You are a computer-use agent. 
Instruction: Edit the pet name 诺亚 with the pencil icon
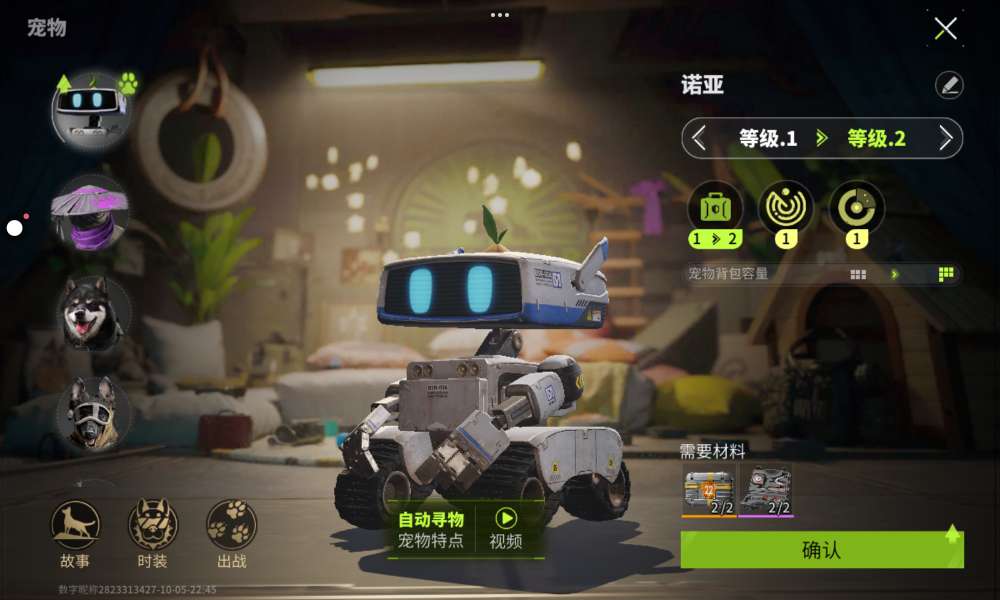949,85
